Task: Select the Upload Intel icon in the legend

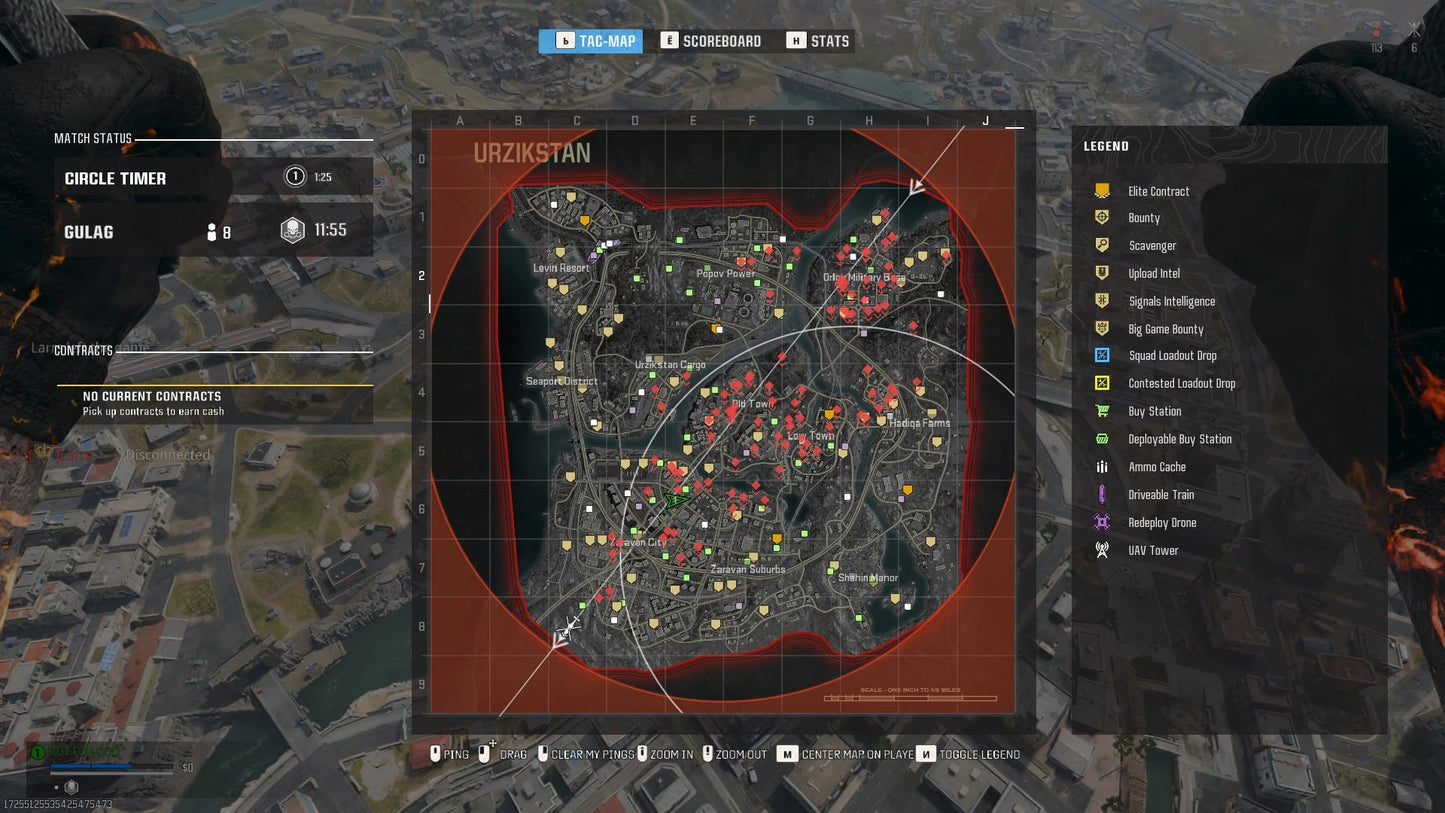Action: coord(1101,273)
